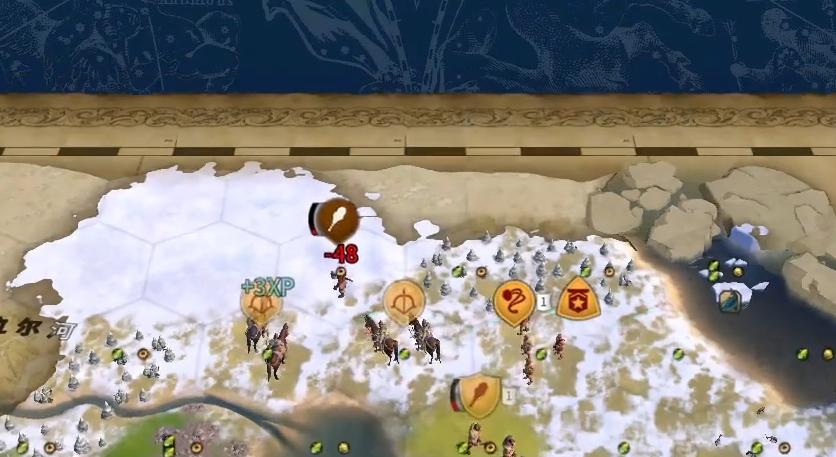Select the bow unit banner under +3XP
The image size is (836, 457).
261,304
